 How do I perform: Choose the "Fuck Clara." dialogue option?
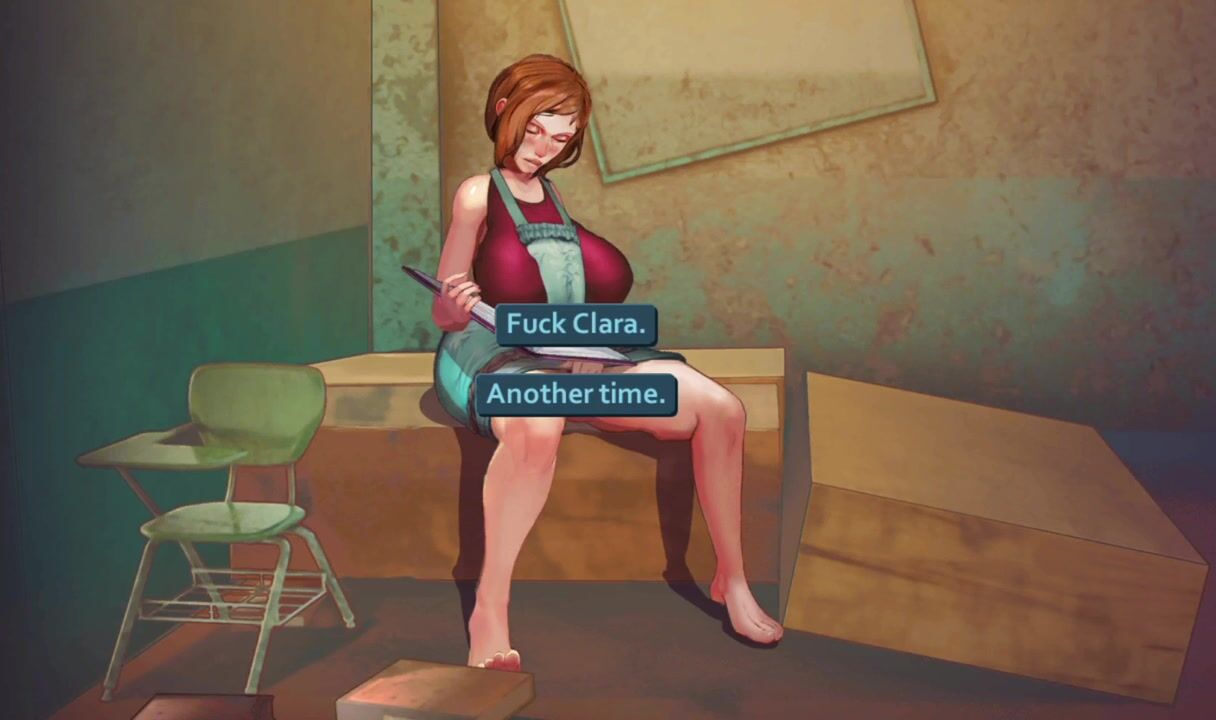[x=576, y=325]
